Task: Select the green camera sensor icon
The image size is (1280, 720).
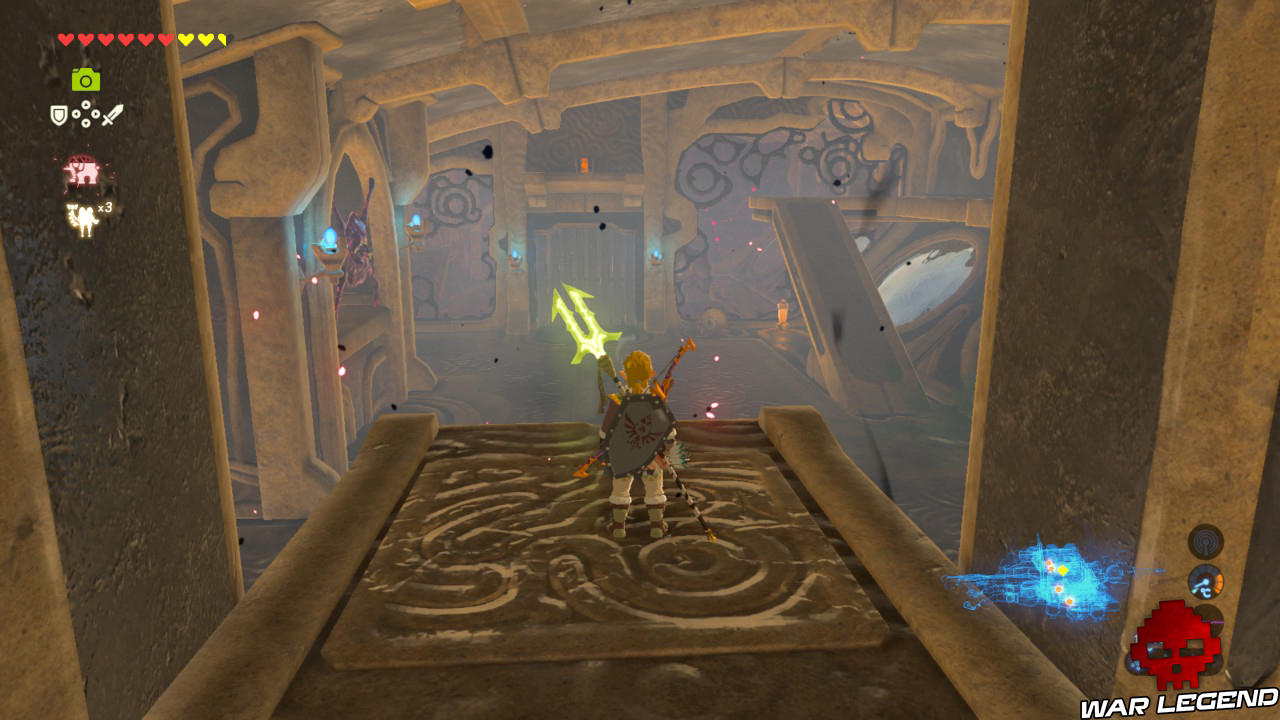Action: coord(85,80)
